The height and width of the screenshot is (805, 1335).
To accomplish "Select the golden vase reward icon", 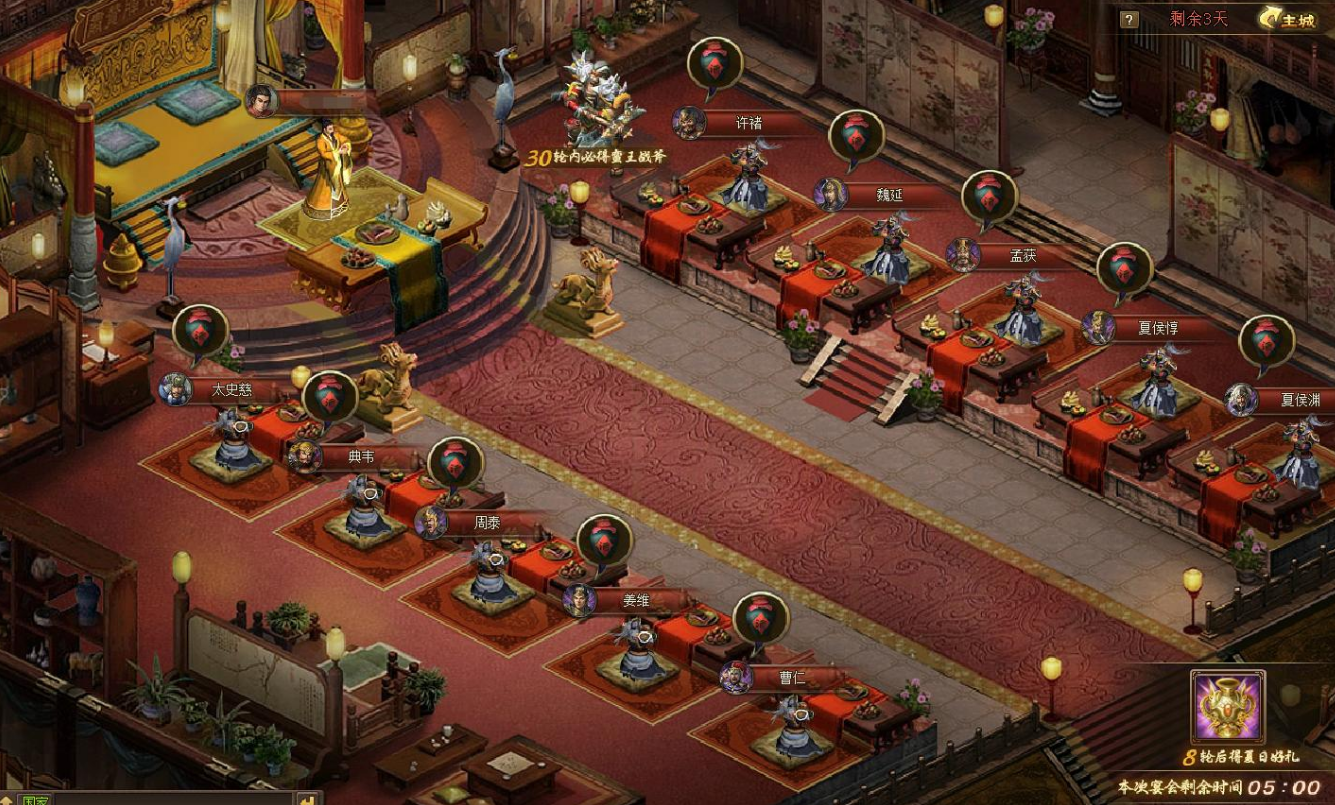I will pos(1227,707).
